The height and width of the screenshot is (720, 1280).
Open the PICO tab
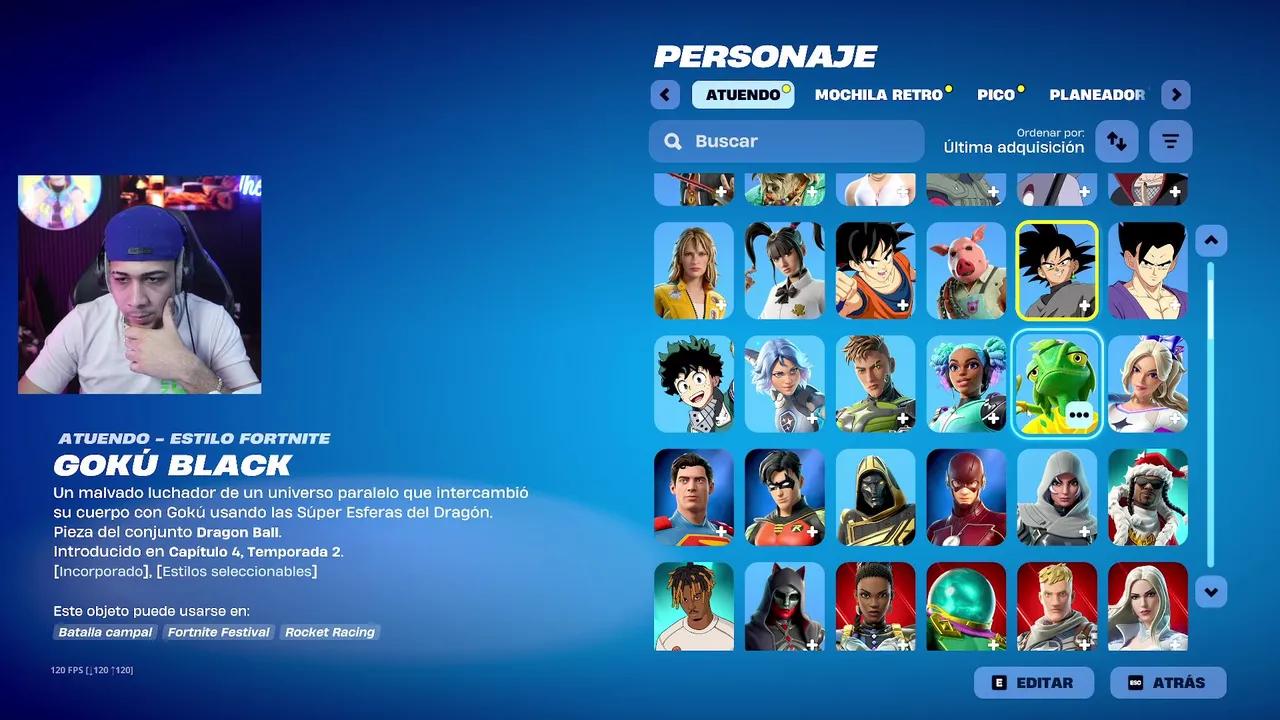point(996,94)
